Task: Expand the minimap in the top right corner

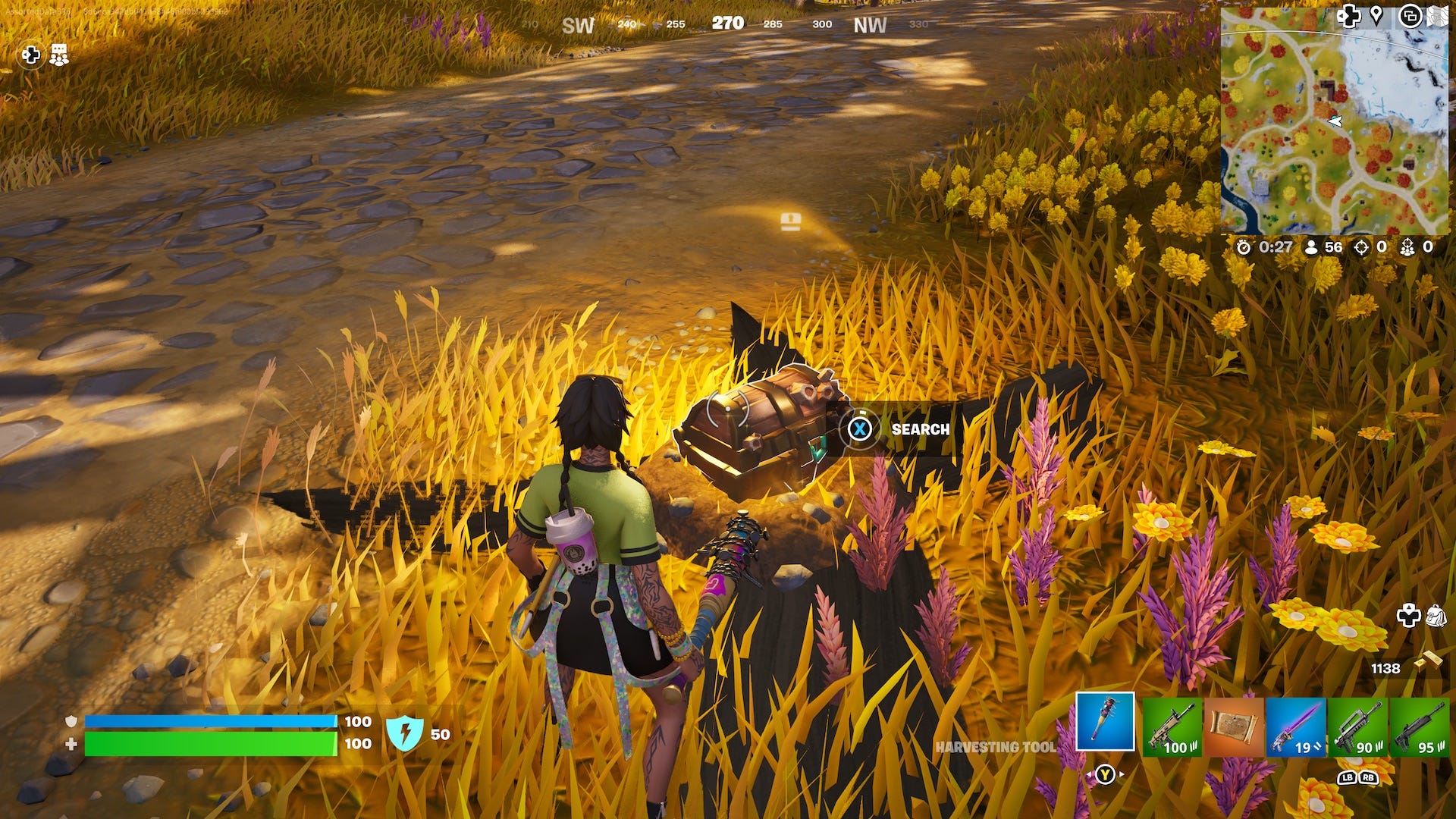Action: tap(1438, 17)
